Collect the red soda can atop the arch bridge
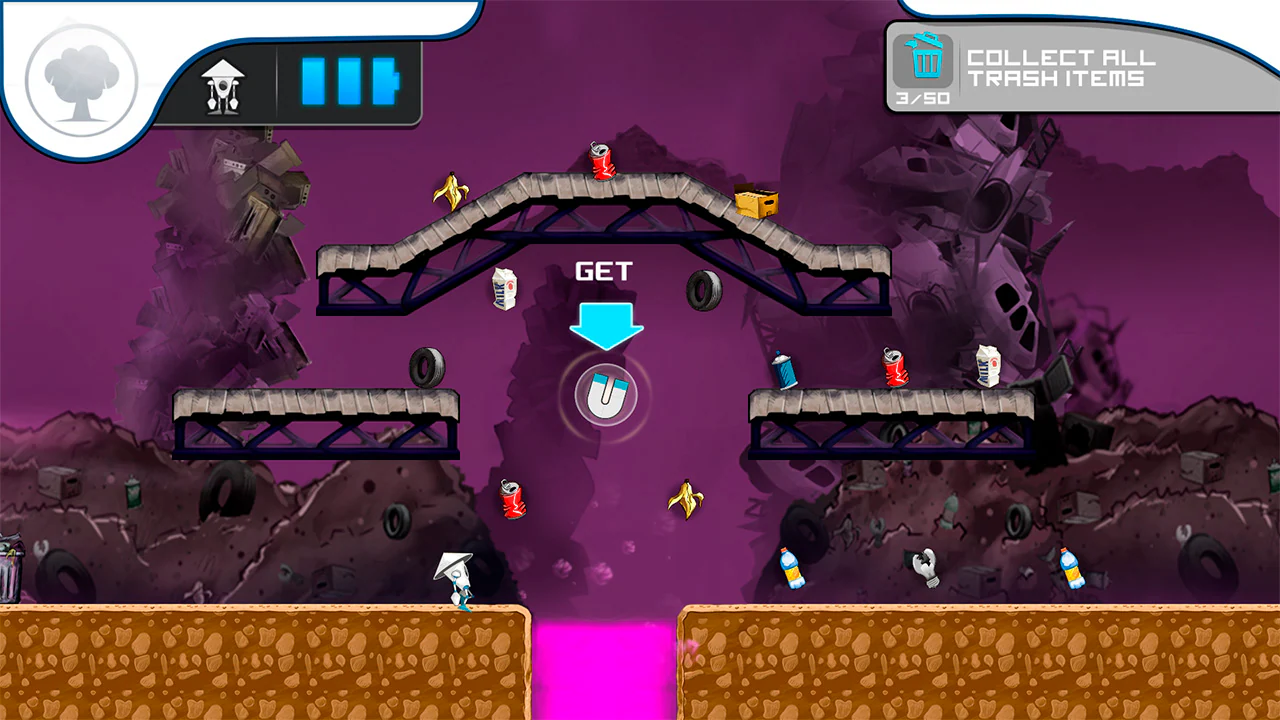The width and height of the screenshot is (1280, 720). (601, 162)
